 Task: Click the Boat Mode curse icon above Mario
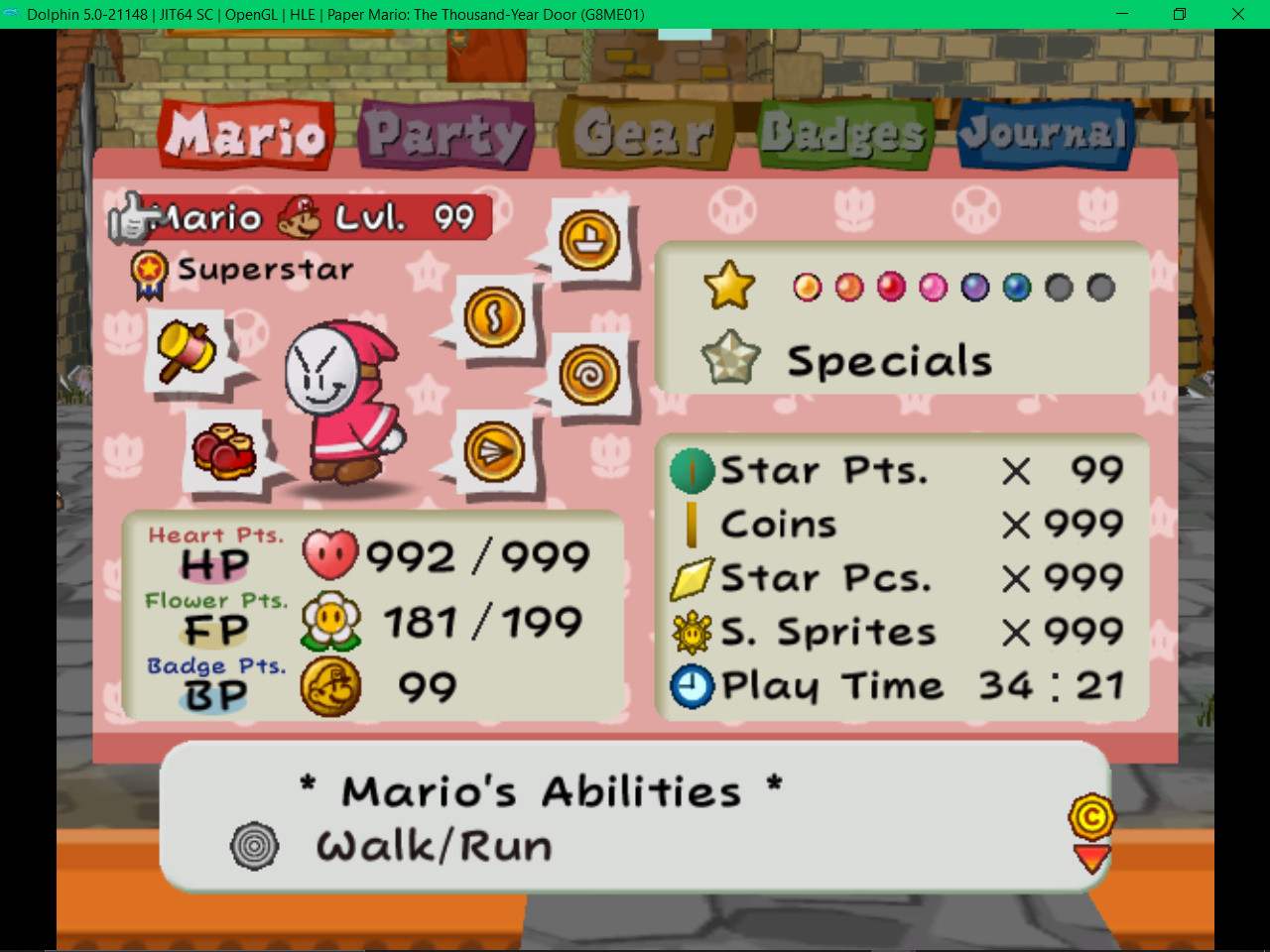point(587,238)
